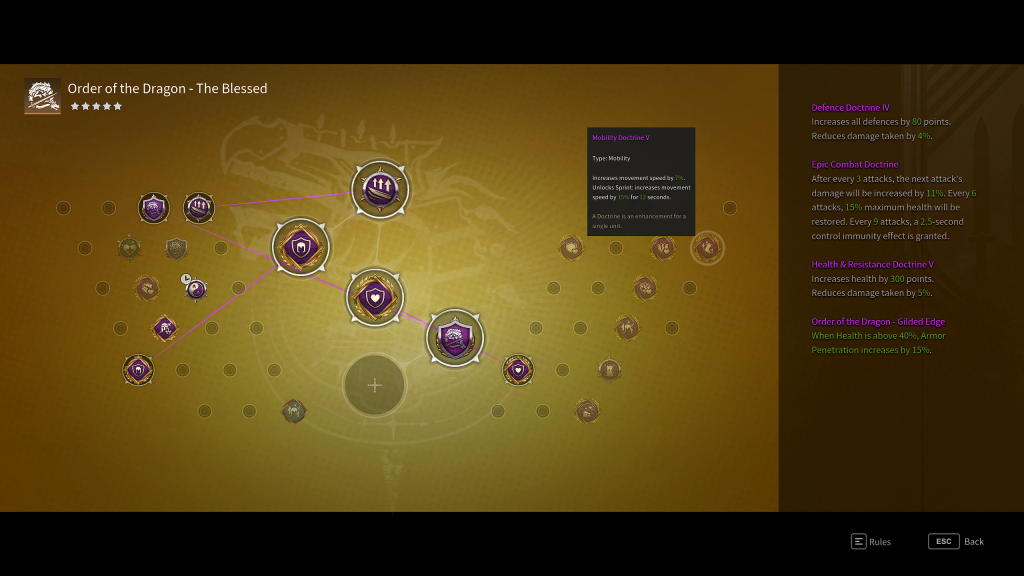
Task: Open the Rules panel
Action: click(x=870, y=541)
